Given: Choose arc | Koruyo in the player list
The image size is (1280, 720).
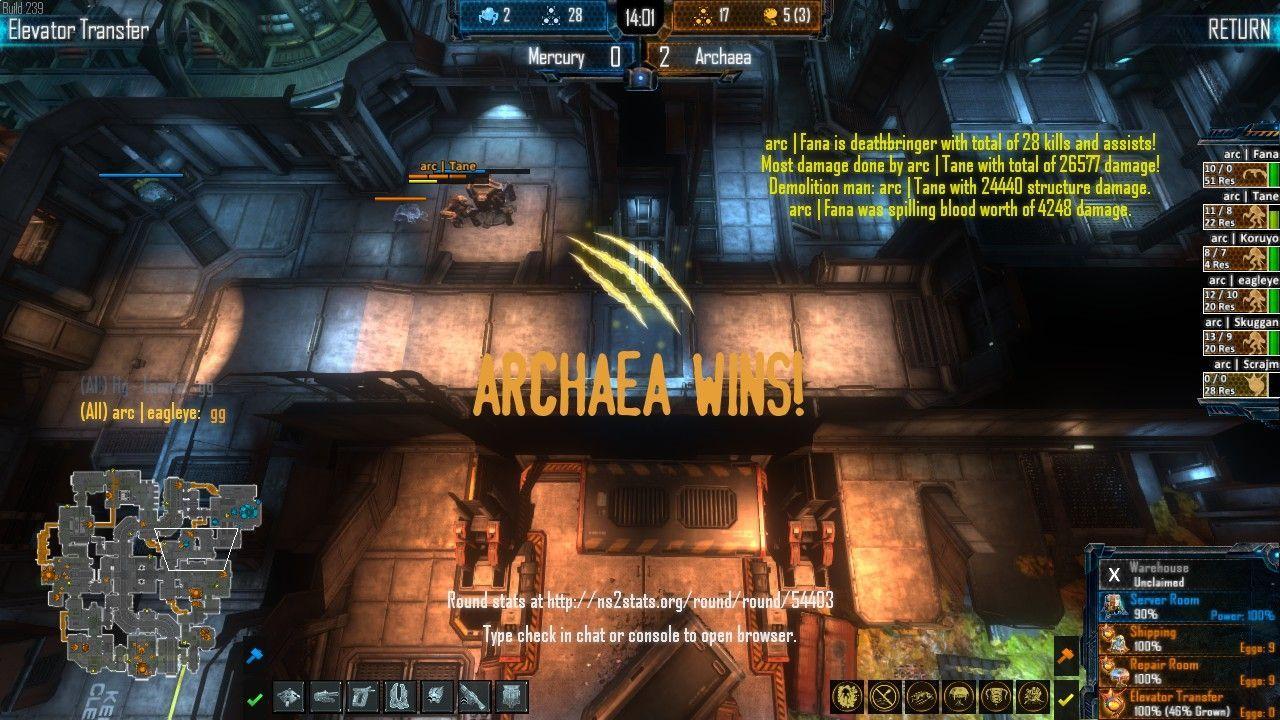Looking at the screenshot, I should [1241, 253].
